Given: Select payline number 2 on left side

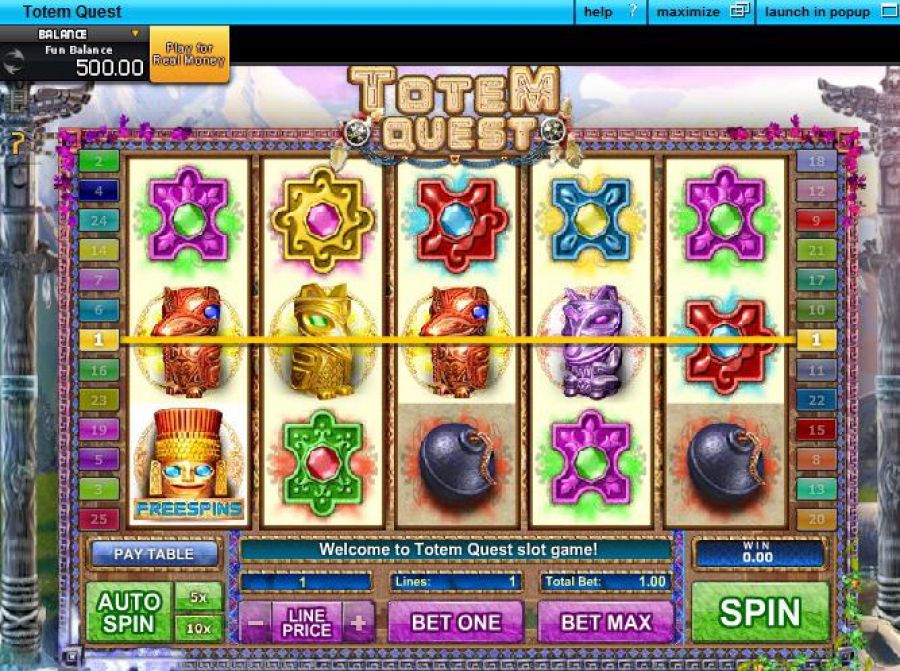Looking at the screenshot, I should [99, 160].
